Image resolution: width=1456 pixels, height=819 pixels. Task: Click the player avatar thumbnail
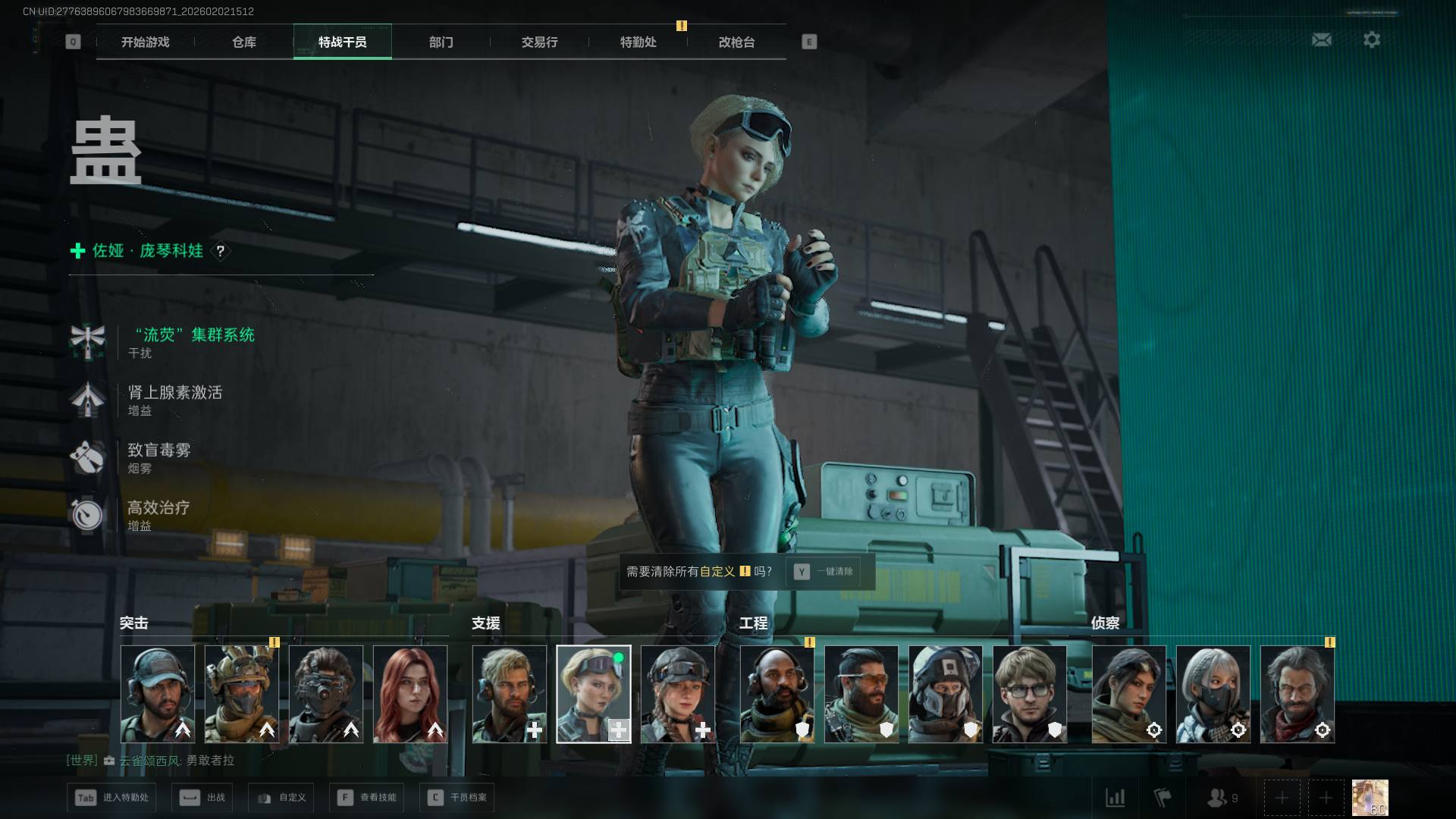coord(1370,798)
